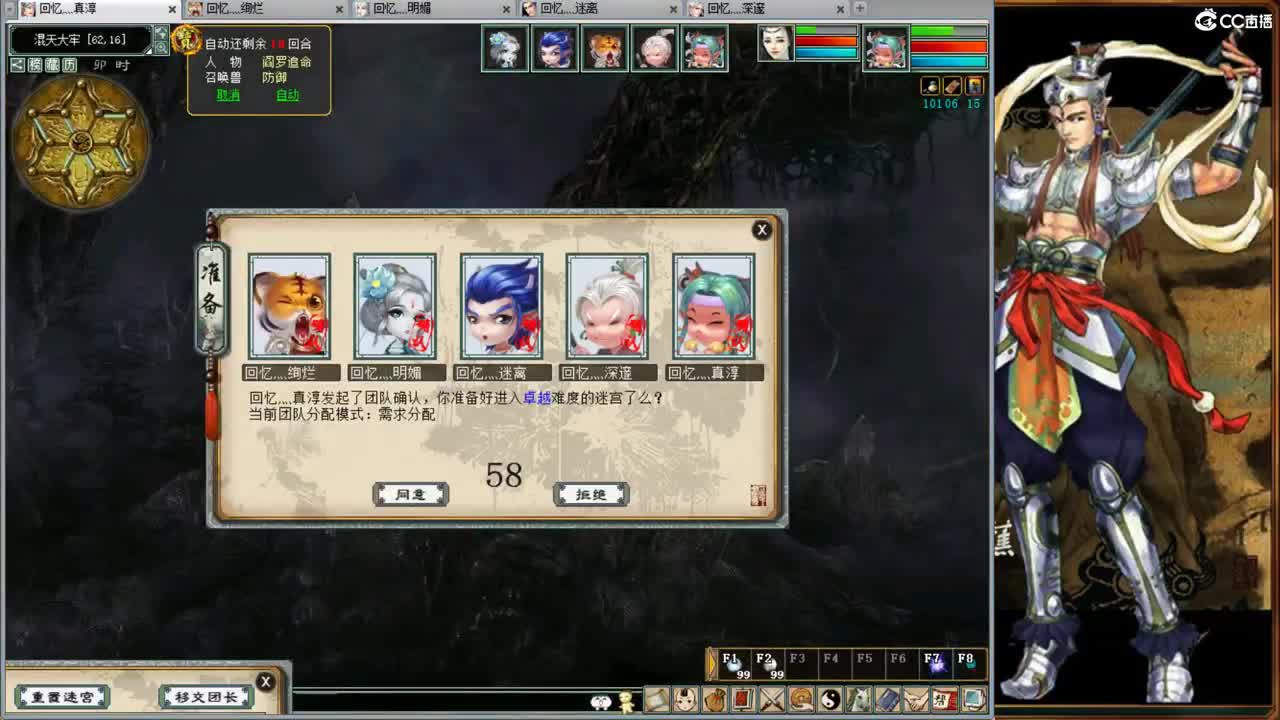1280x720 pixels.
Task: Toggle the 历 calendar button near minimap
Action: [x=69, y=64]
